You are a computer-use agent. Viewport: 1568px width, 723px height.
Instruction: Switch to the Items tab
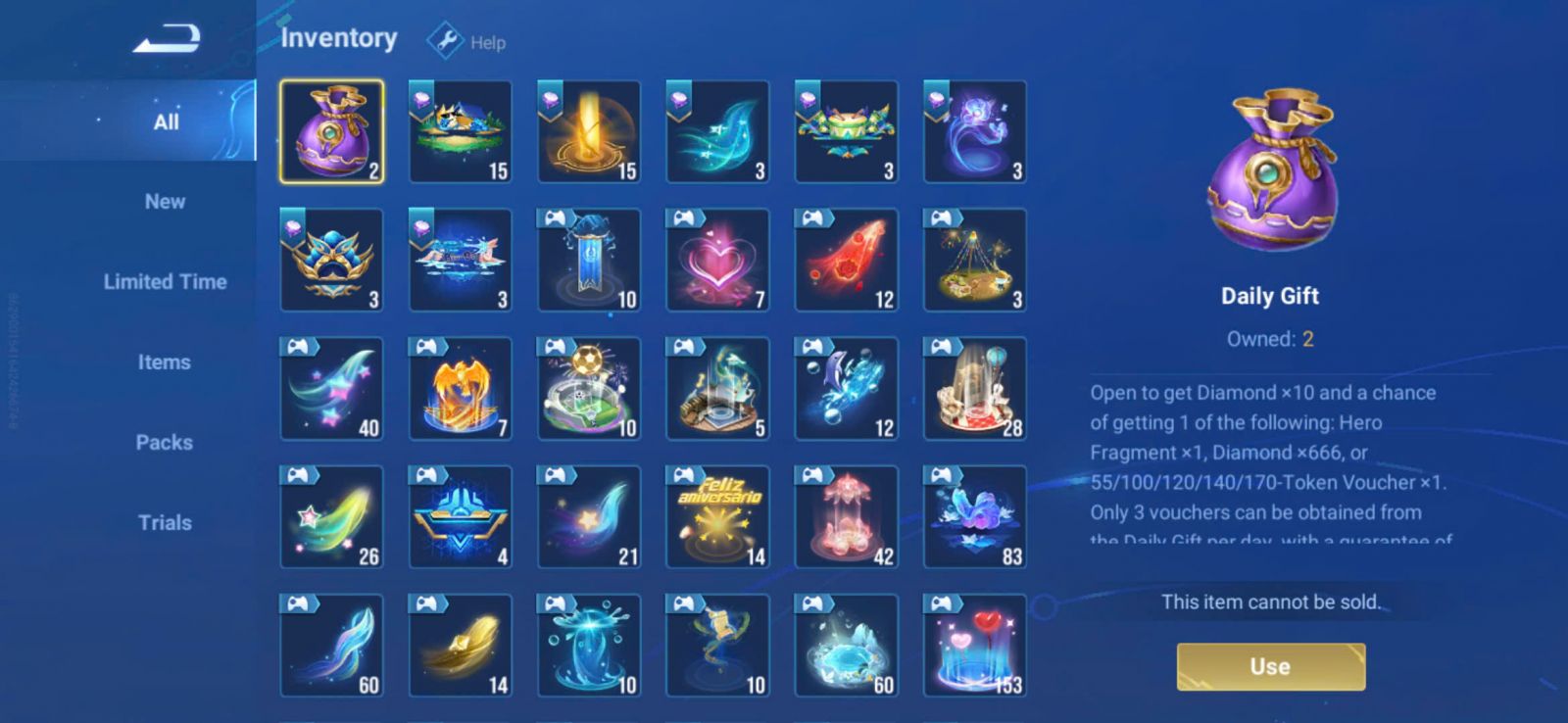tap(165, 362)
